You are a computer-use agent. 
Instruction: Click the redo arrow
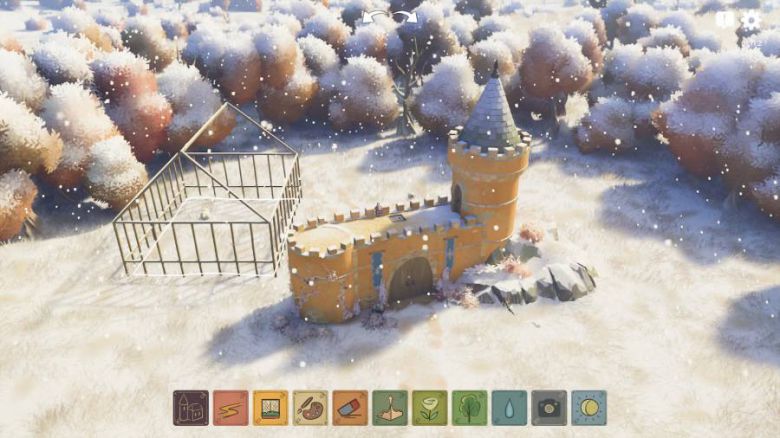pyautogui.click(x=407, y=17)
